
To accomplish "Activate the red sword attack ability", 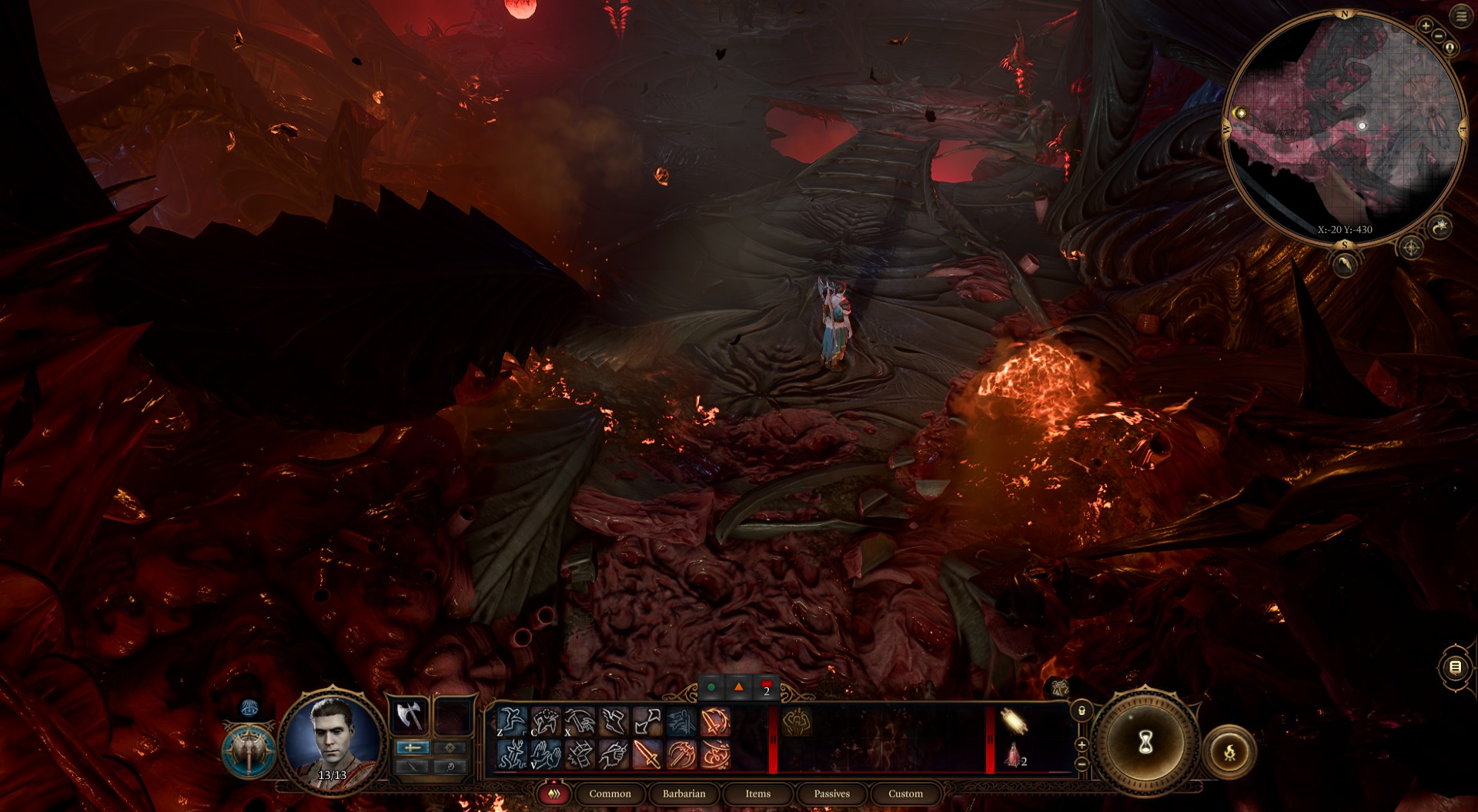I will (x=647, y=754).
